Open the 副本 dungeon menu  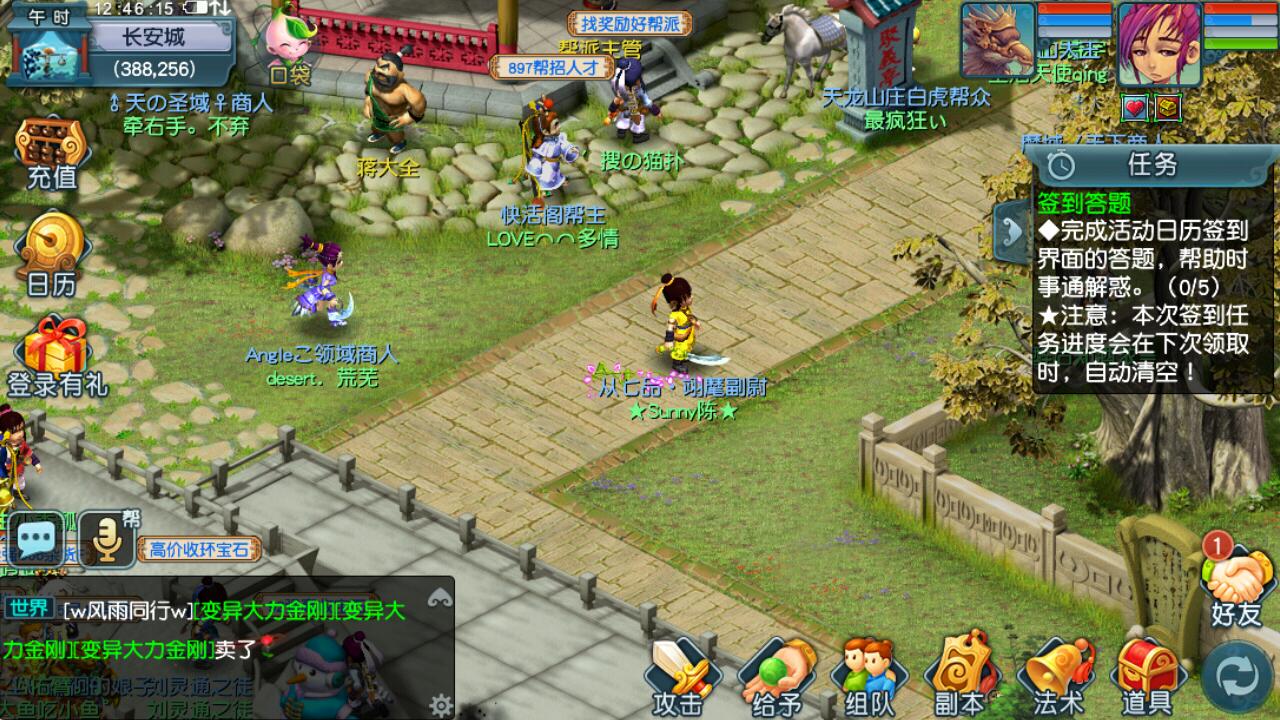pyautogui.click(x=958, y=677)
